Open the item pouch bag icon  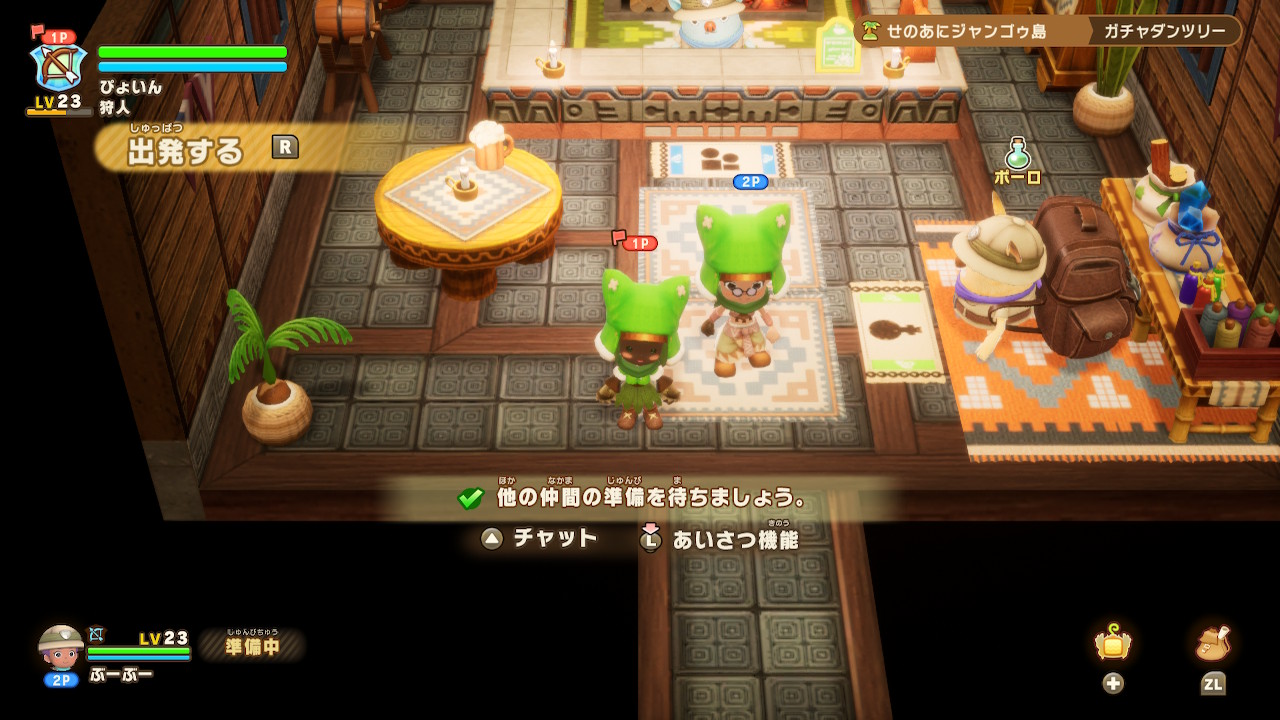pyautogui.click(x=1213, y=644)
